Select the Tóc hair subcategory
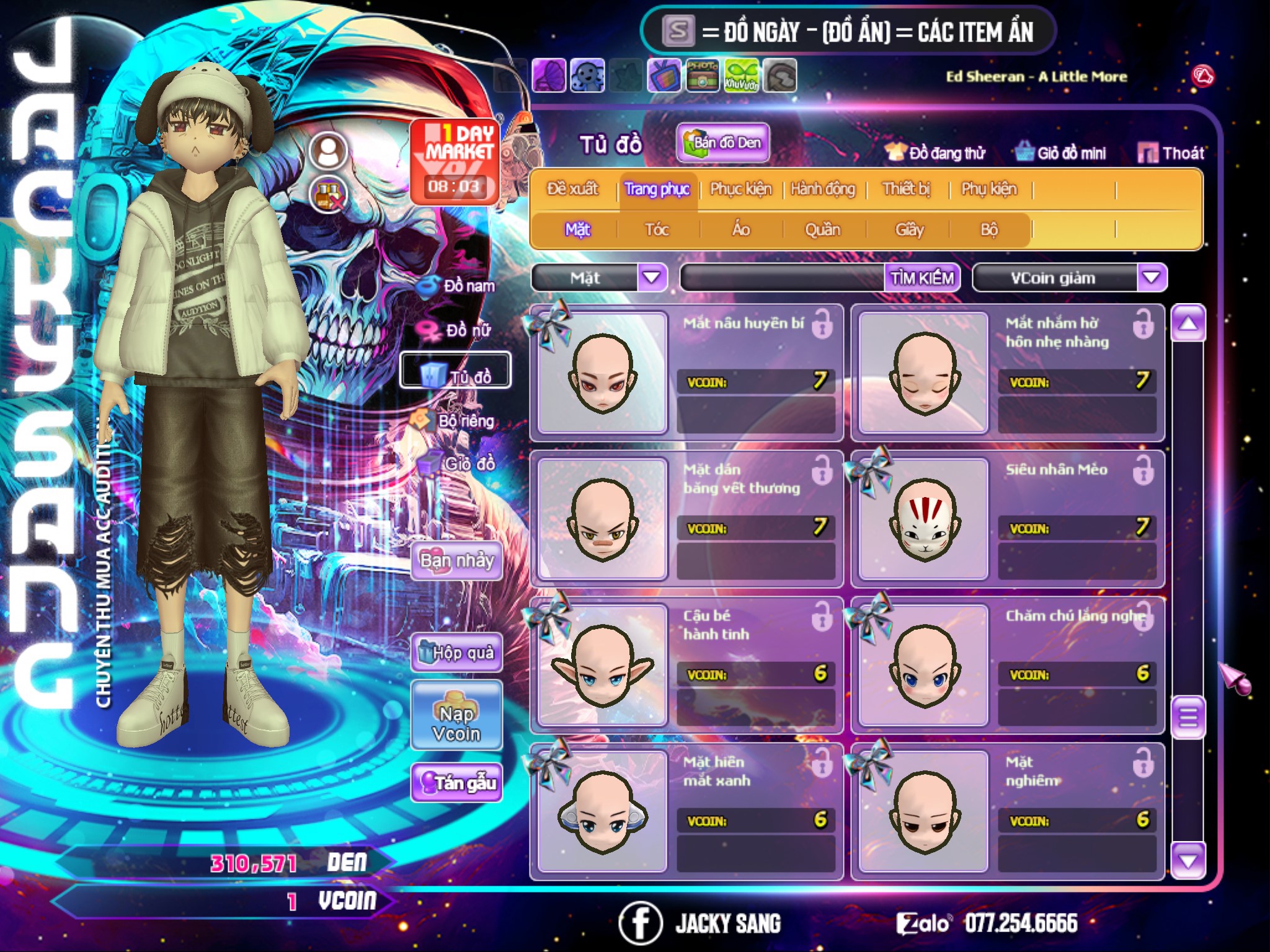This screenshot has height=952, width=1270. (657, 230)
